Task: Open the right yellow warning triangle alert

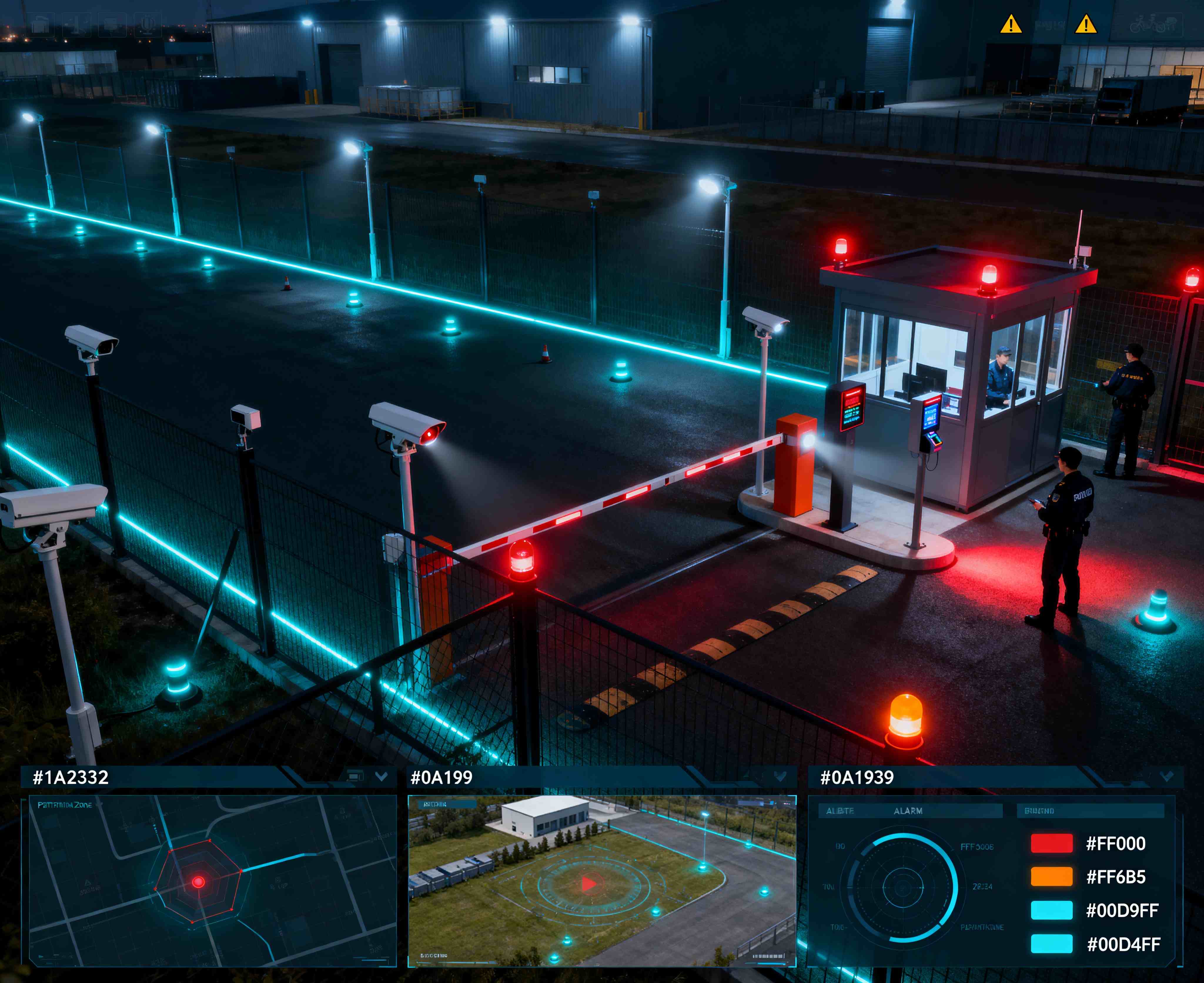Action: pyautogui.click(x=1086, y=25)
